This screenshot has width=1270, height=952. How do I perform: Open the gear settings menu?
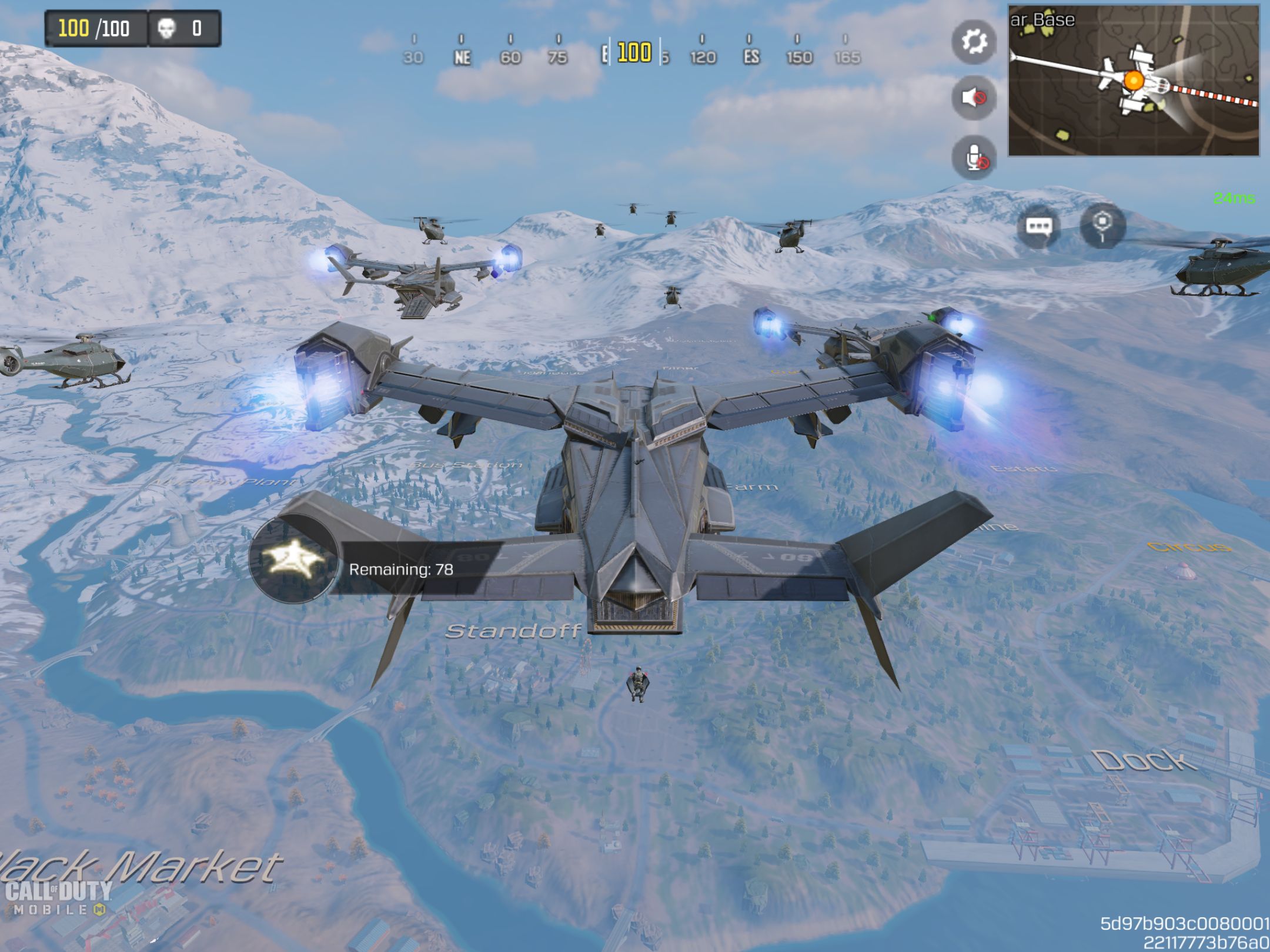click(x=974, y=42)
